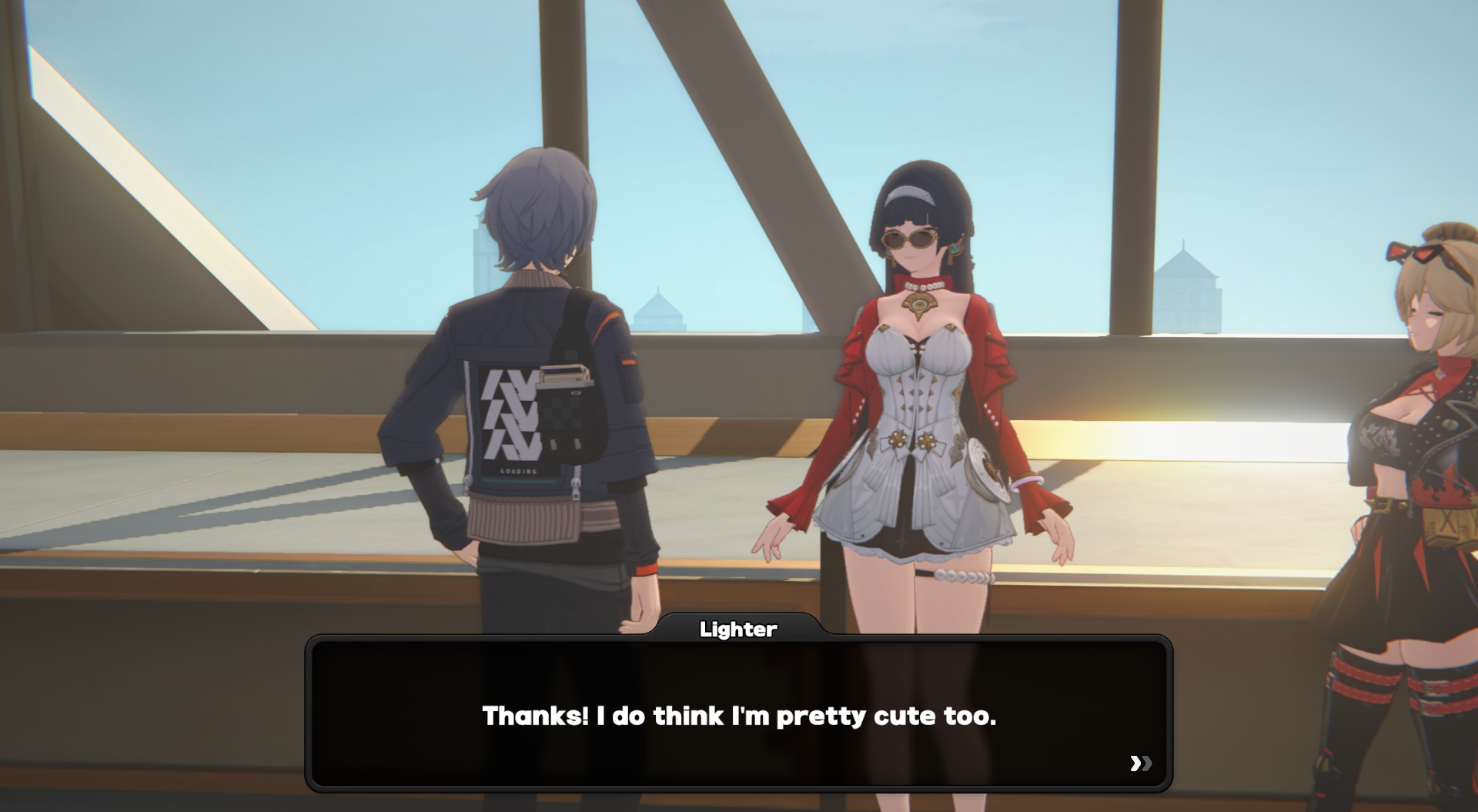1478x812 pixels.
Task: Click the pearl necklace on Lighter
Action: 925,285
